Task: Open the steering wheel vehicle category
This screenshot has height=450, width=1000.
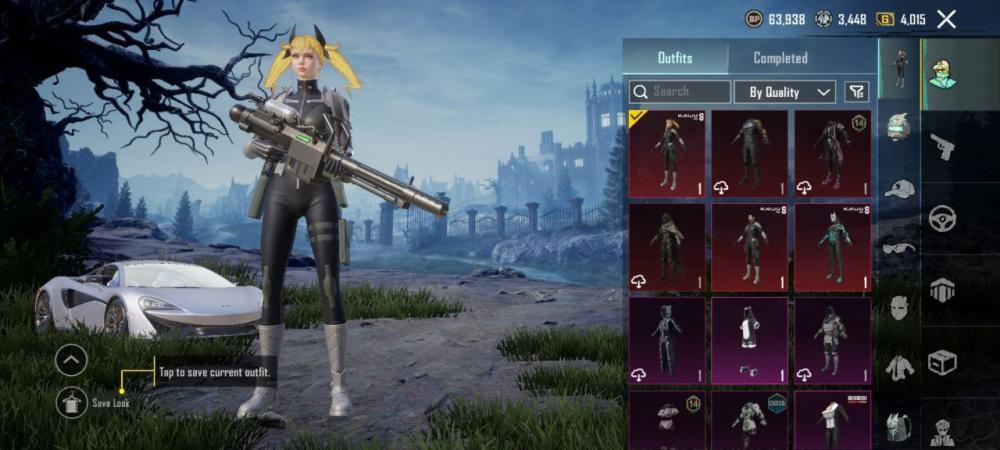Action: (942, 218)
